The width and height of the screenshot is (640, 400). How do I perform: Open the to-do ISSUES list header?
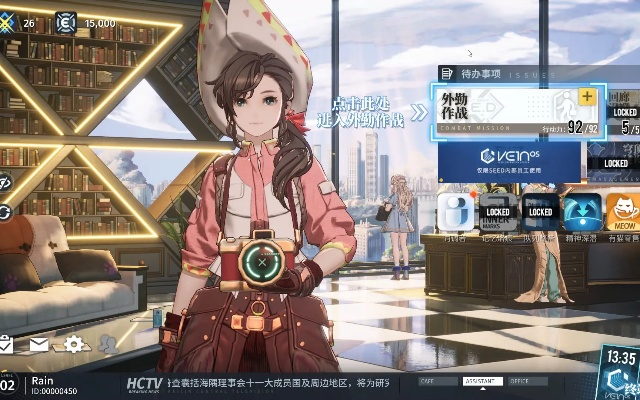(x=520, y=72)
